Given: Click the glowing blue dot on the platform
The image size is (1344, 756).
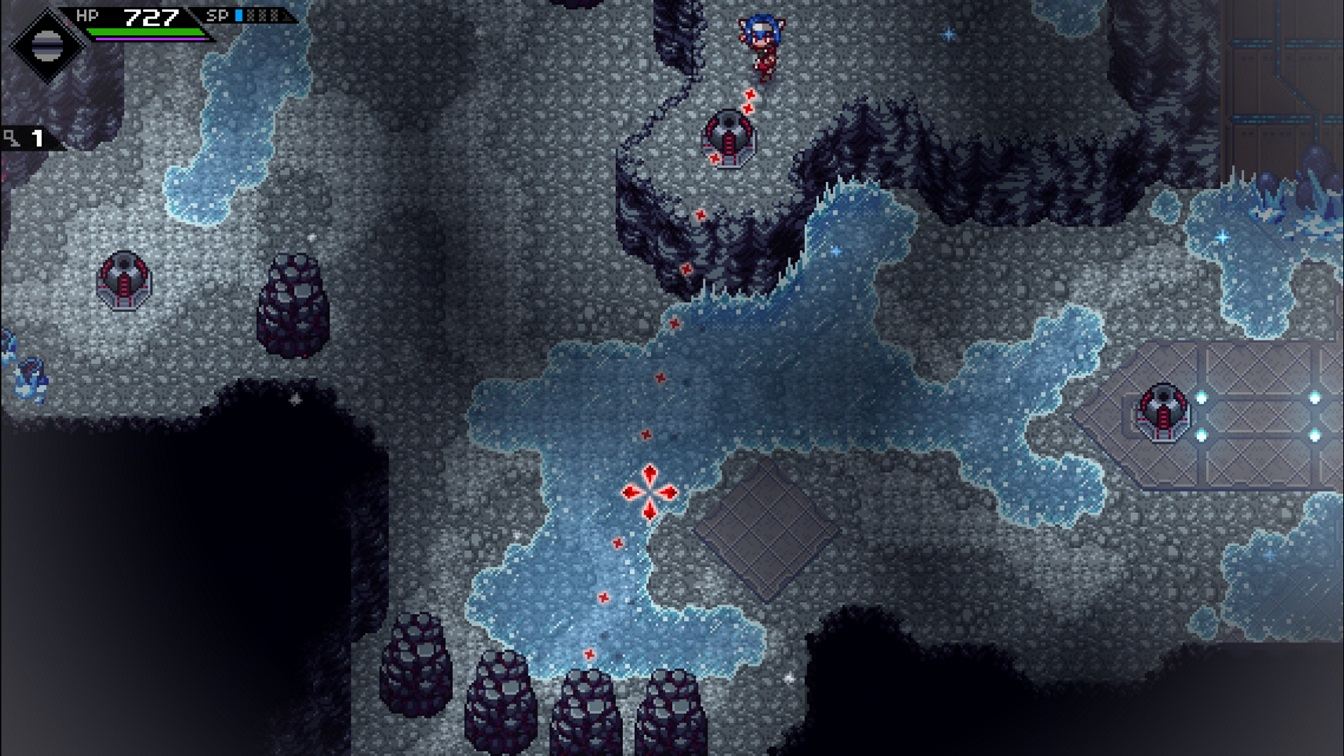Looking at the screenshot, I should (1202, 395).
